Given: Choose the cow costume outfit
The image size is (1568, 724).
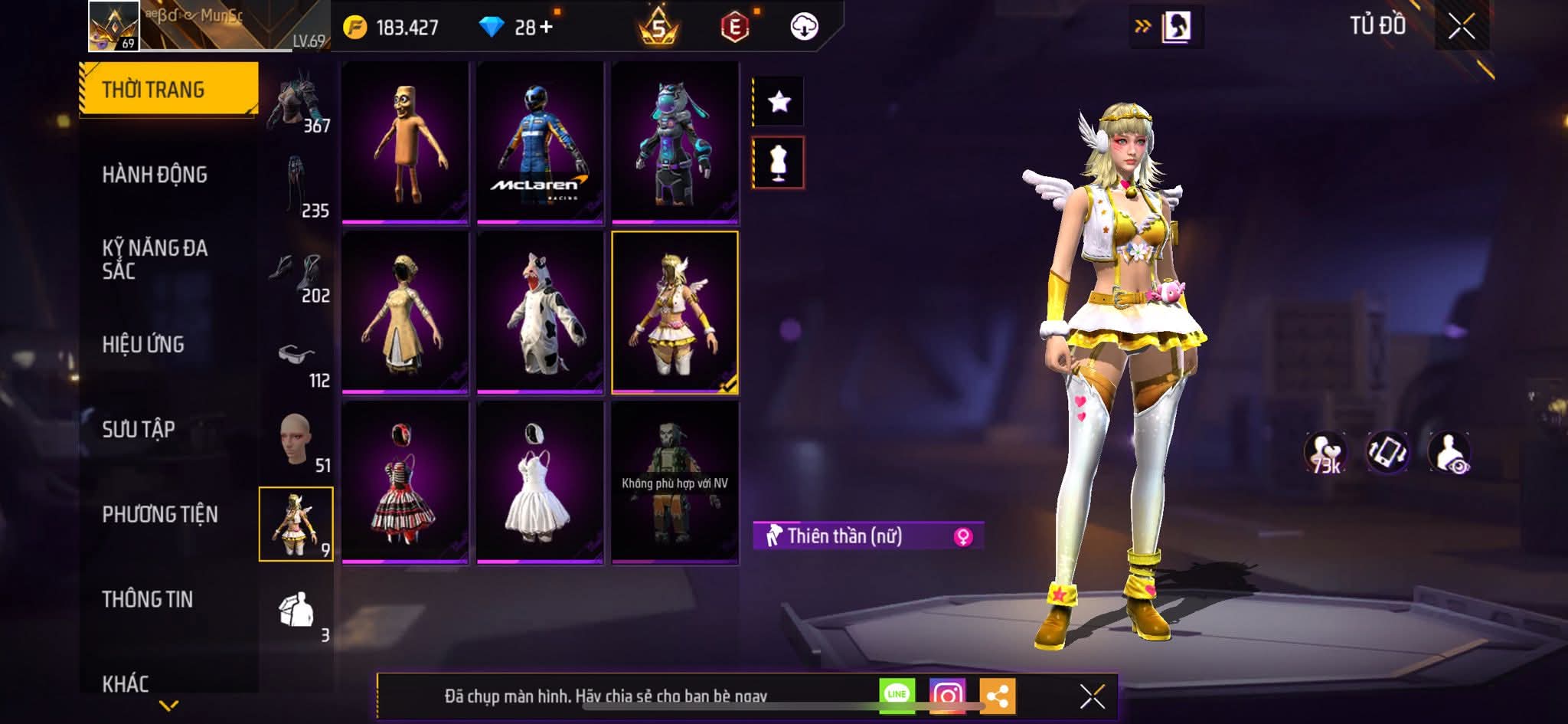Looking at the screenshot, I should click(540, 313).
